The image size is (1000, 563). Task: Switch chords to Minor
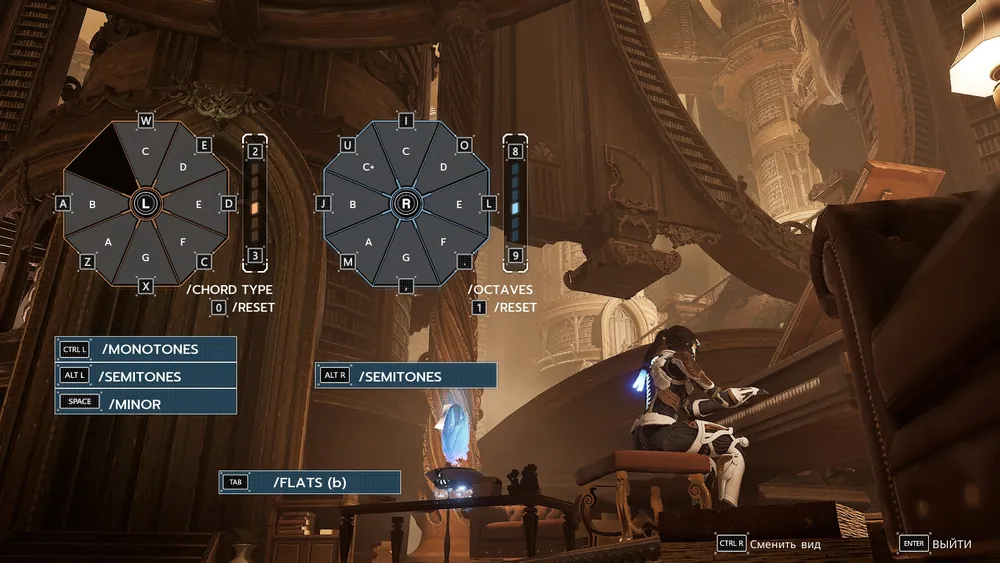pyautogui.click(x=146, y=403)
